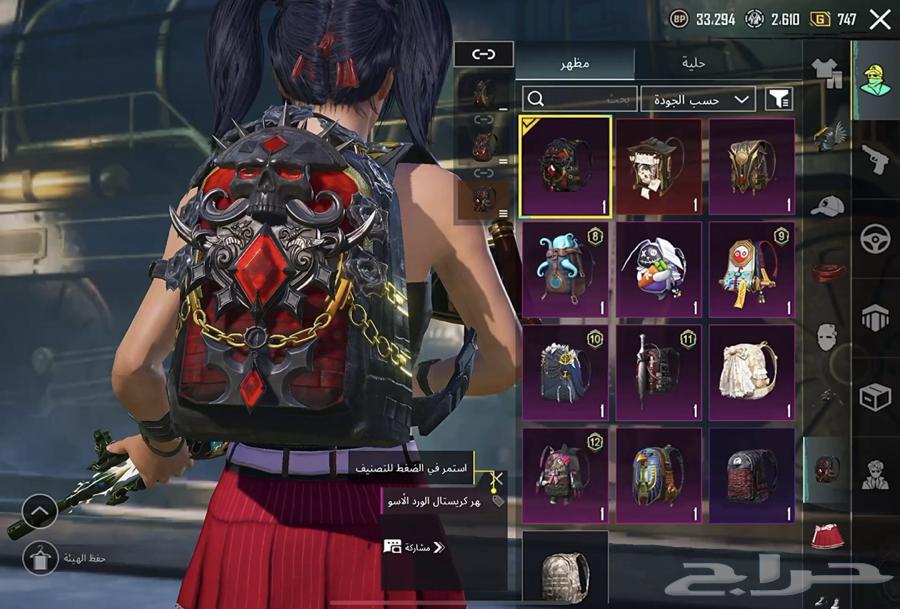Open the clothing shirt-and-pants category
This screenshot has width=900, height=609.
click(827, 70)
